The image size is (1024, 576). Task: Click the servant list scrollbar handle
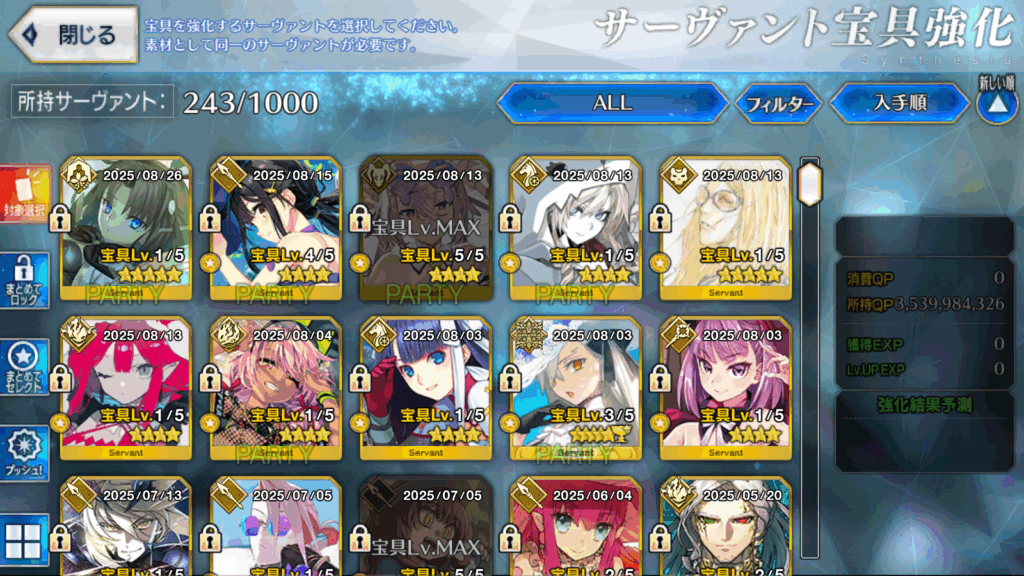[x=809, y=185]
